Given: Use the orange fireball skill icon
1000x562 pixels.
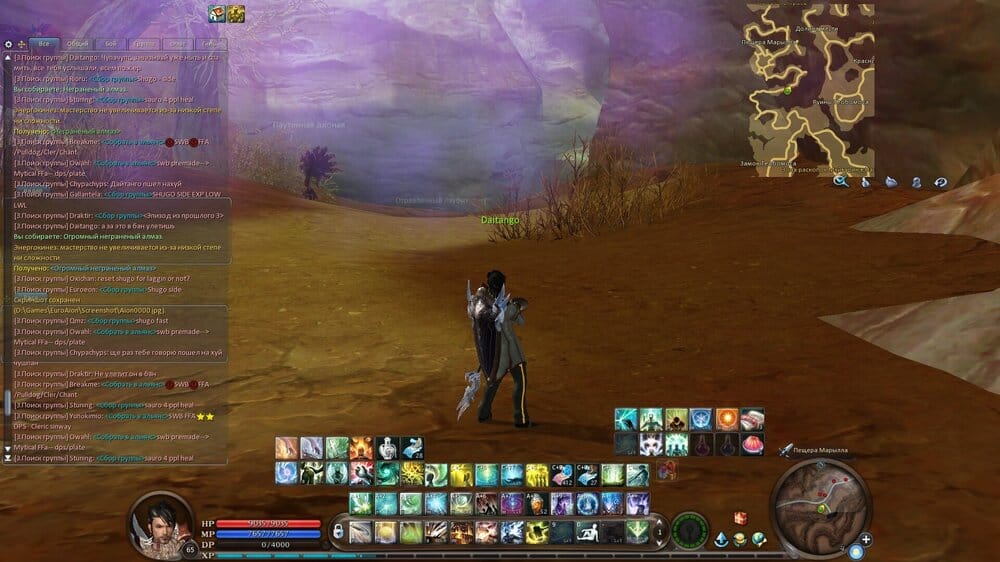Looking at the screenshot, I should point(727,418).
